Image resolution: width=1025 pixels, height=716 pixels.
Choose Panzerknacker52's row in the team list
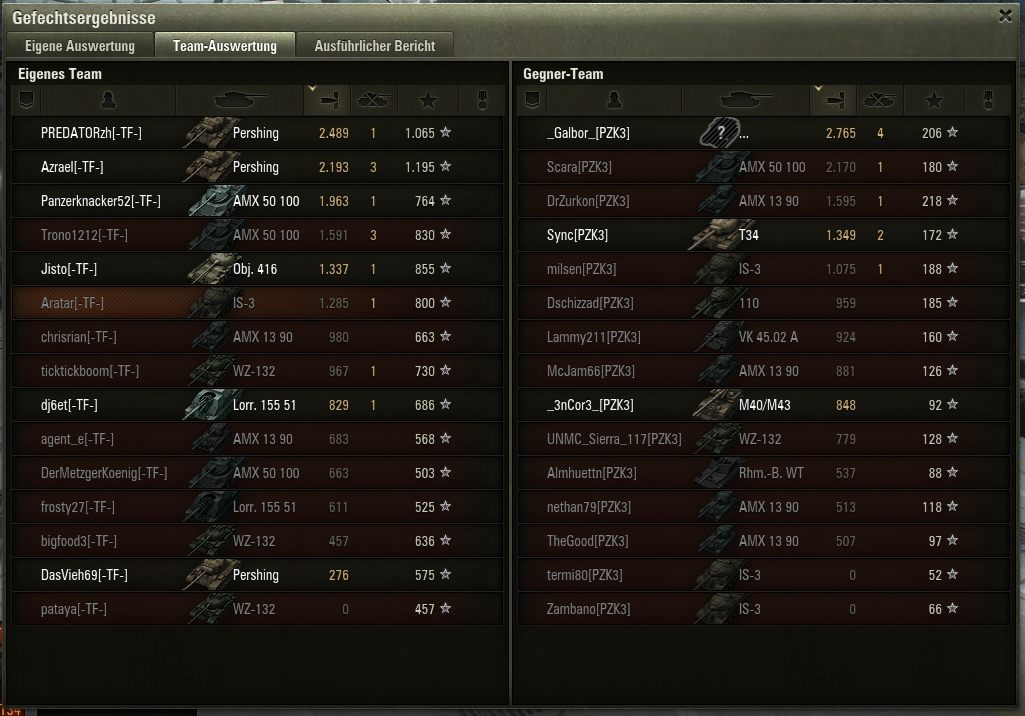[x=100, y=201]
